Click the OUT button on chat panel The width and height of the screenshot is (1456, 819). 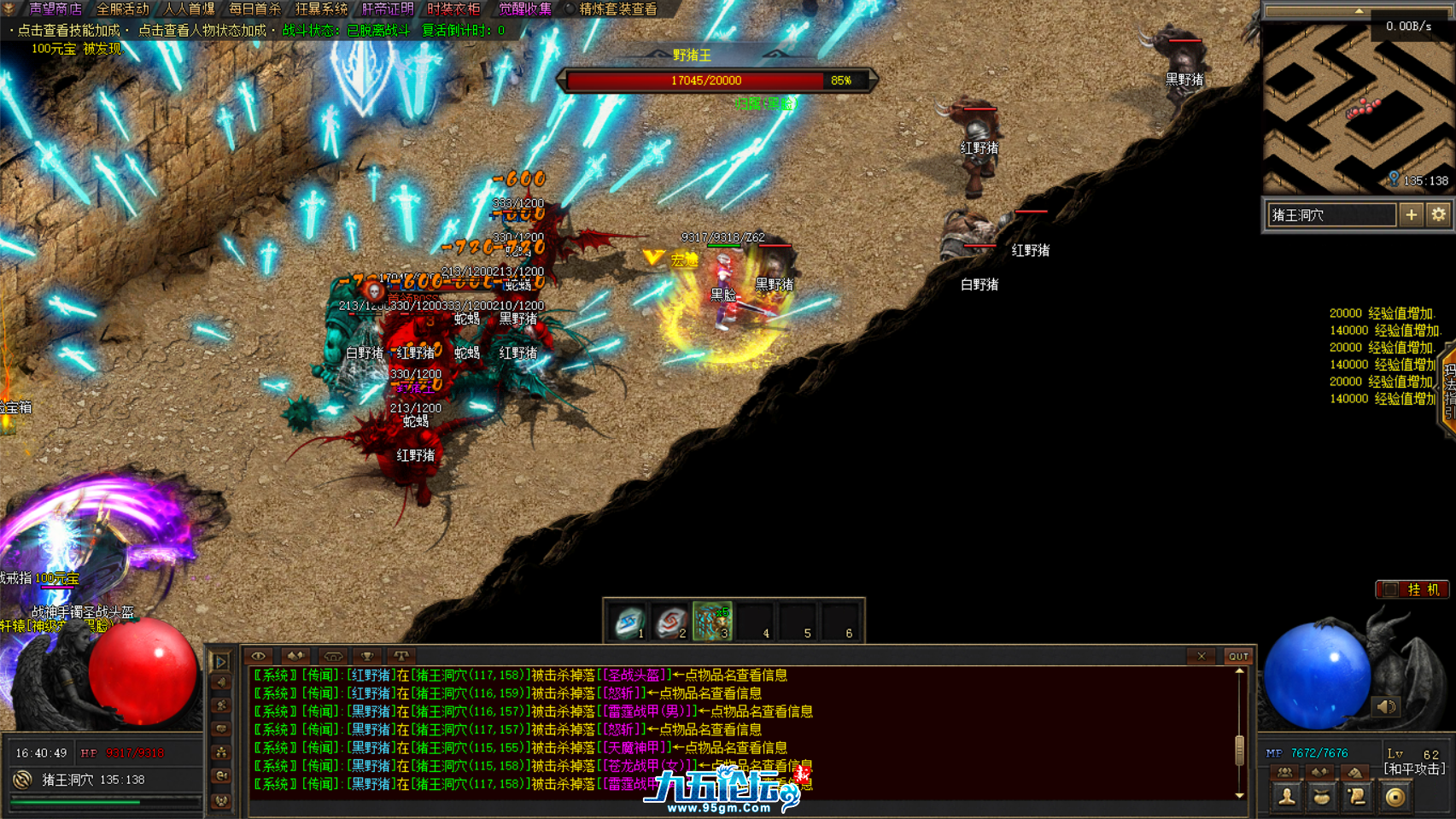[x=1237, y=656]
